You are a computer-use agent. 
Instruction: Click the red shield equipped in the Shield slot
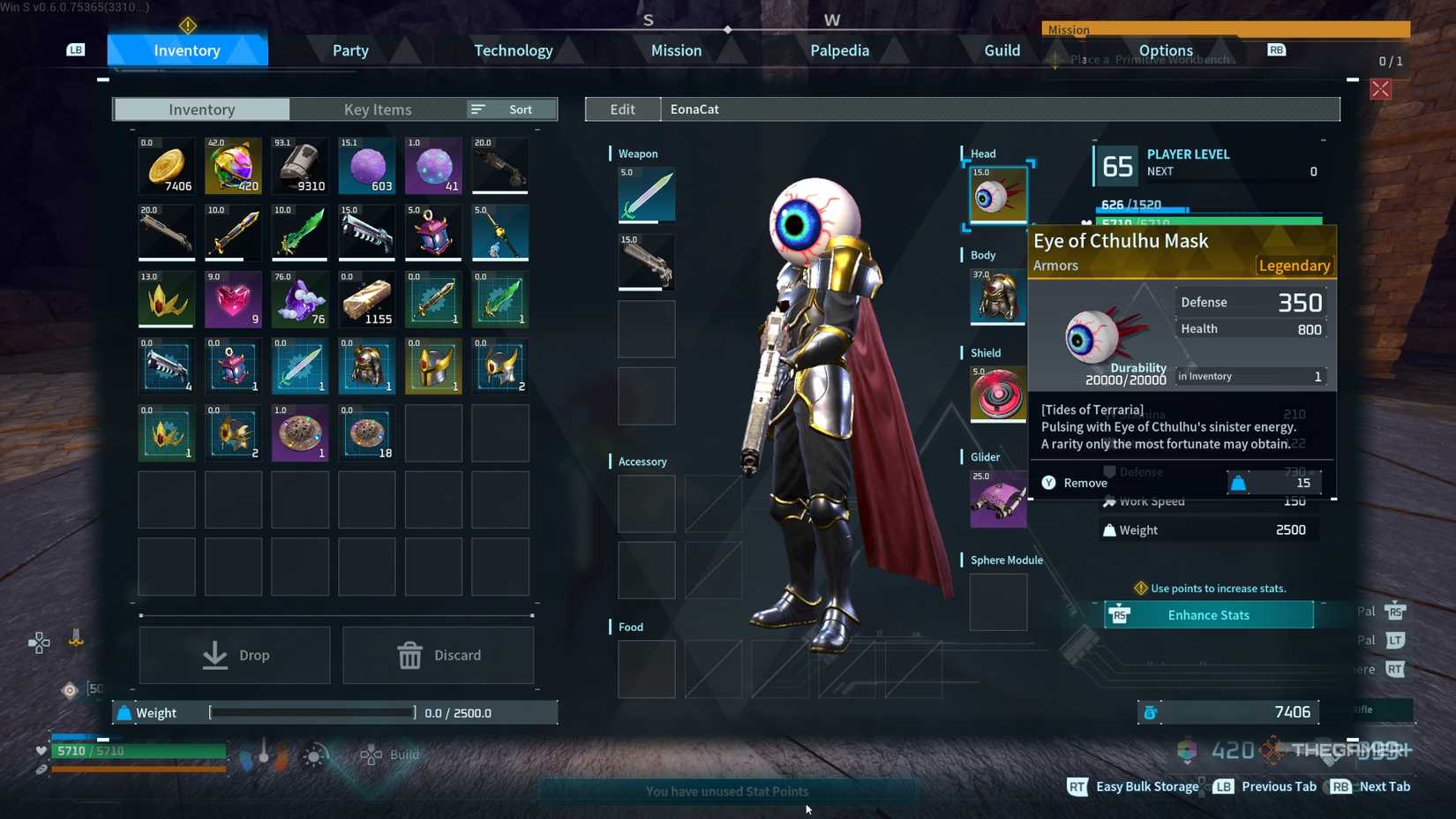[996, 394]
